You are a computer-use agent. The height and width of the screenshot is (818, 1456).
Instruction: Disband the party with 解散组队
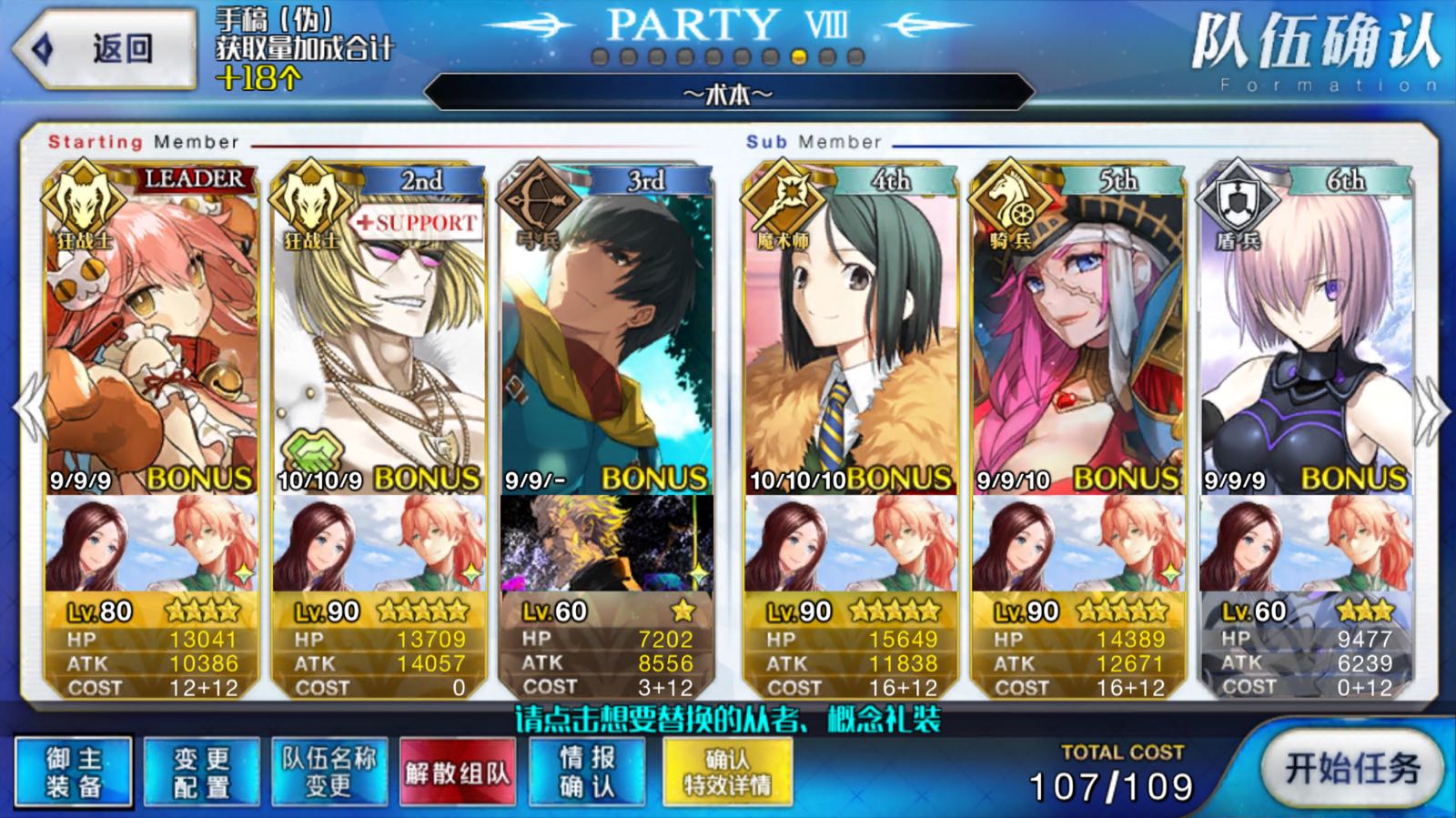click(457, 773)
